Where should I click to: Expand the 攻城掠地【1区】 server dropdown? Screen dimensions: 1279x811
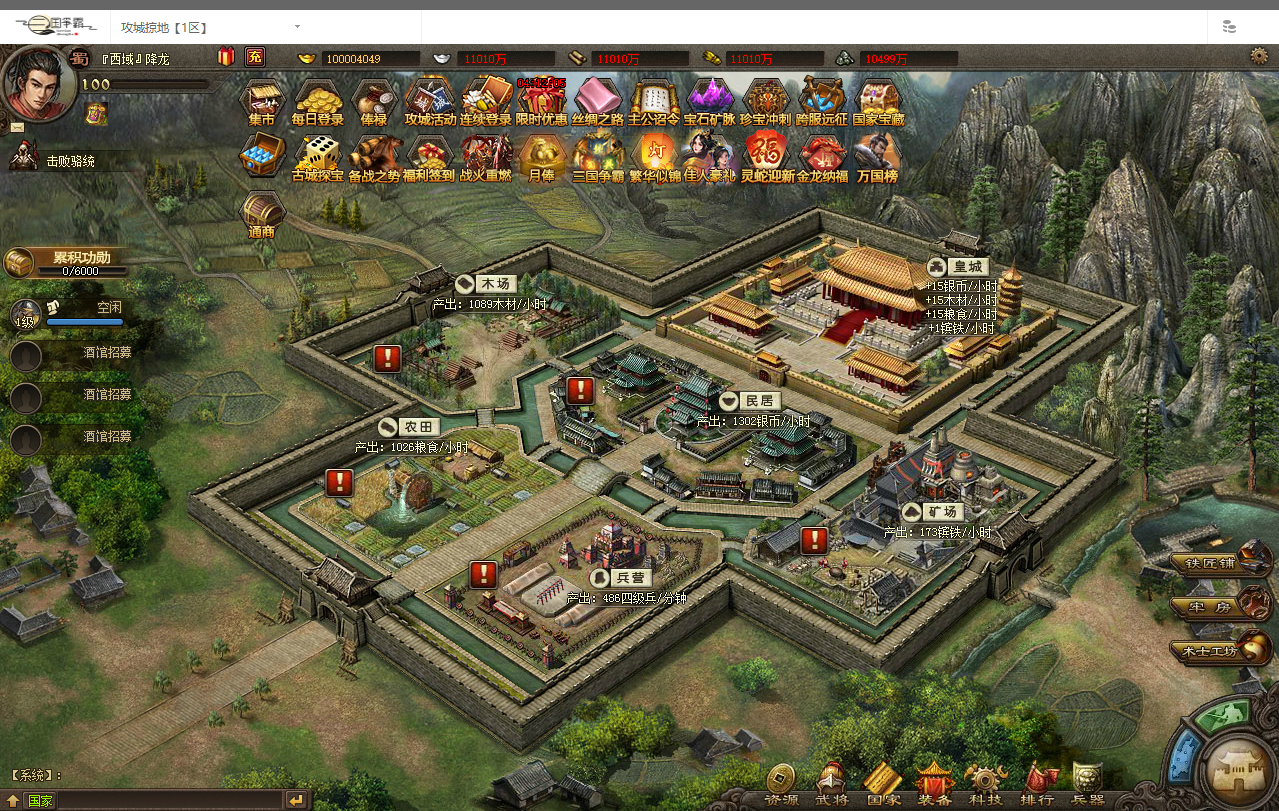pos(297,27)
